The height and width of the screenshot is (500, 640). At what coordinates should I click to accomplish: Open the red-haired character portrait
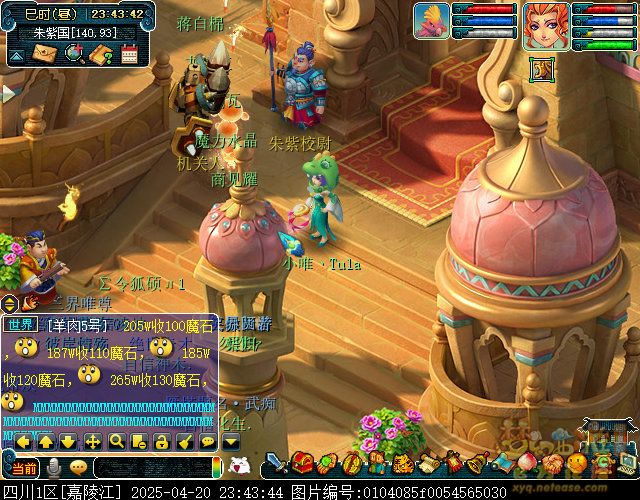coord(546,23)
